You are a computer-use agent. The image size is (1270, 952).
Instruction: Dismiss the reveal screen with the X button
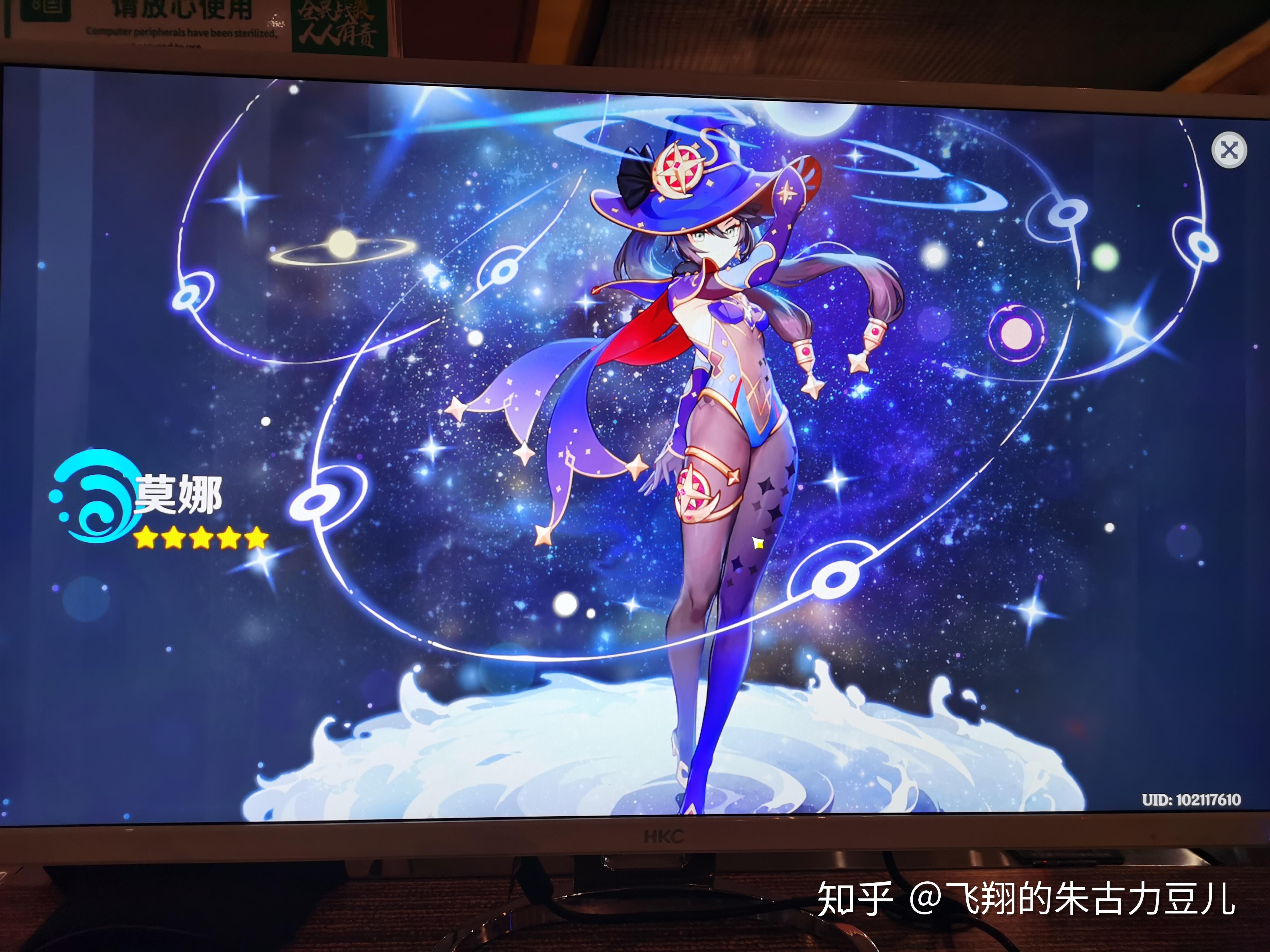[1229, 149]
